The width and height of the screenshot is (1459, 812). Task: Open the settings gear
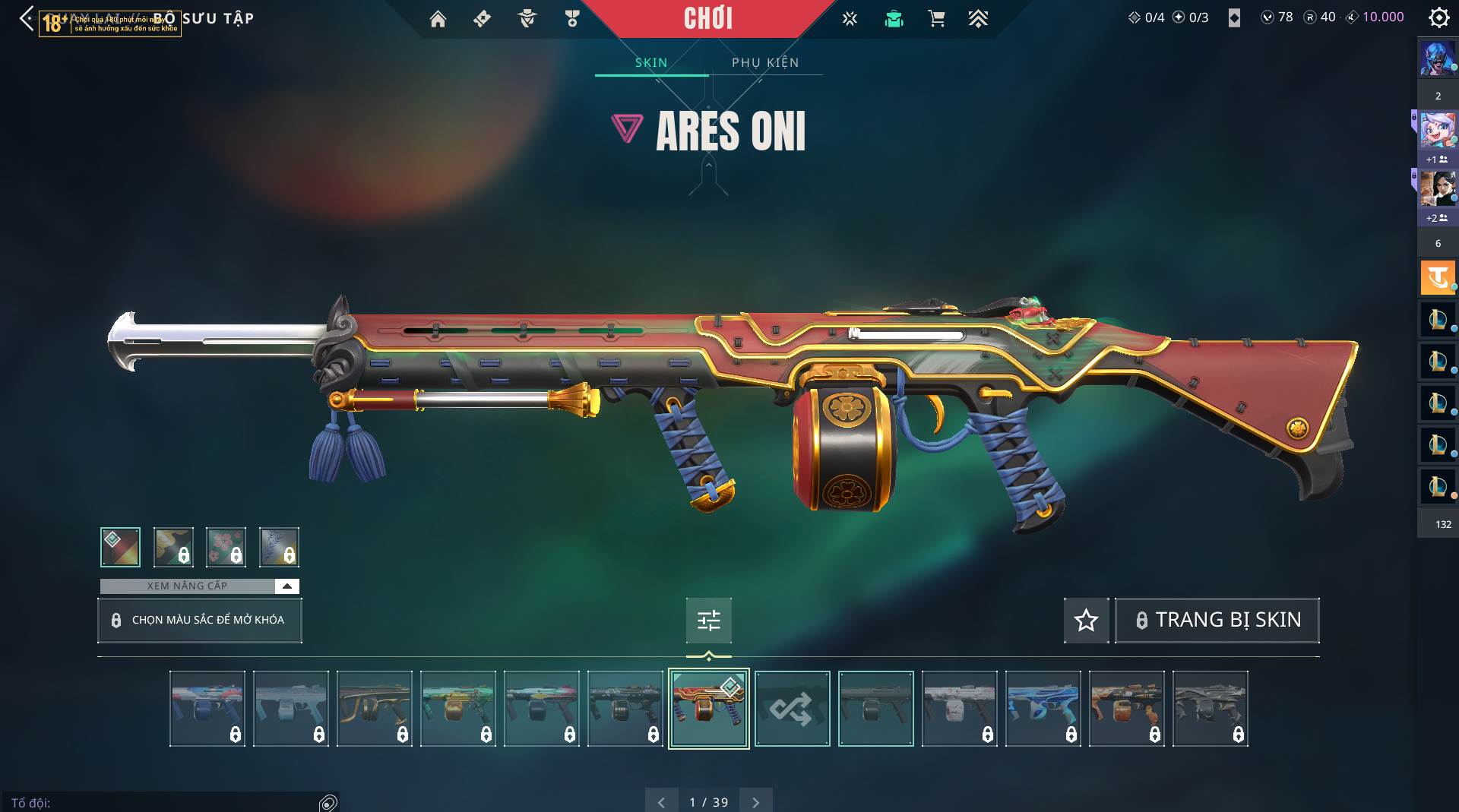[x=1438, y=17]
